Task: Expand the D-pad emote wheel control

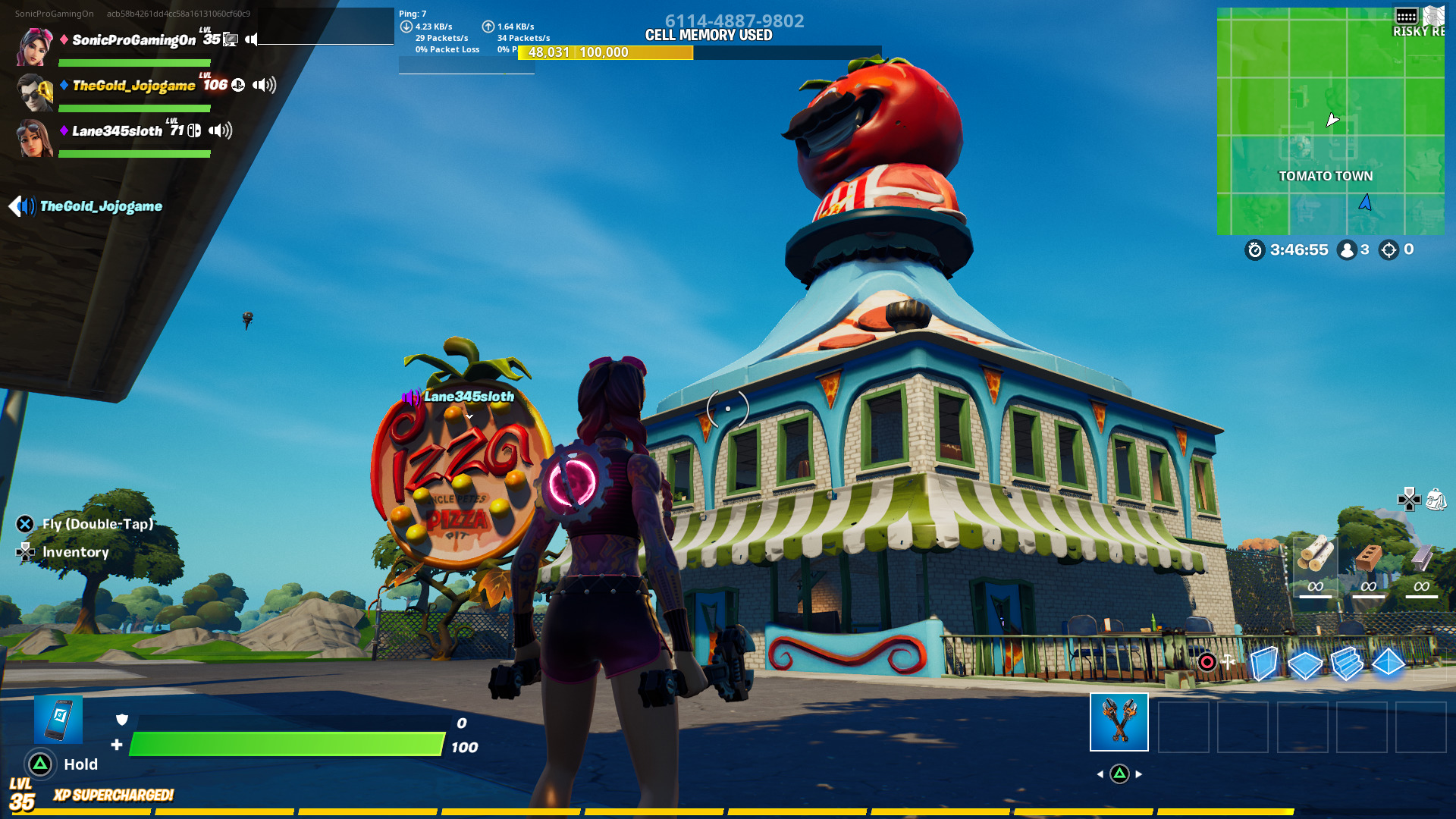Action: (x=1409, y=500)
